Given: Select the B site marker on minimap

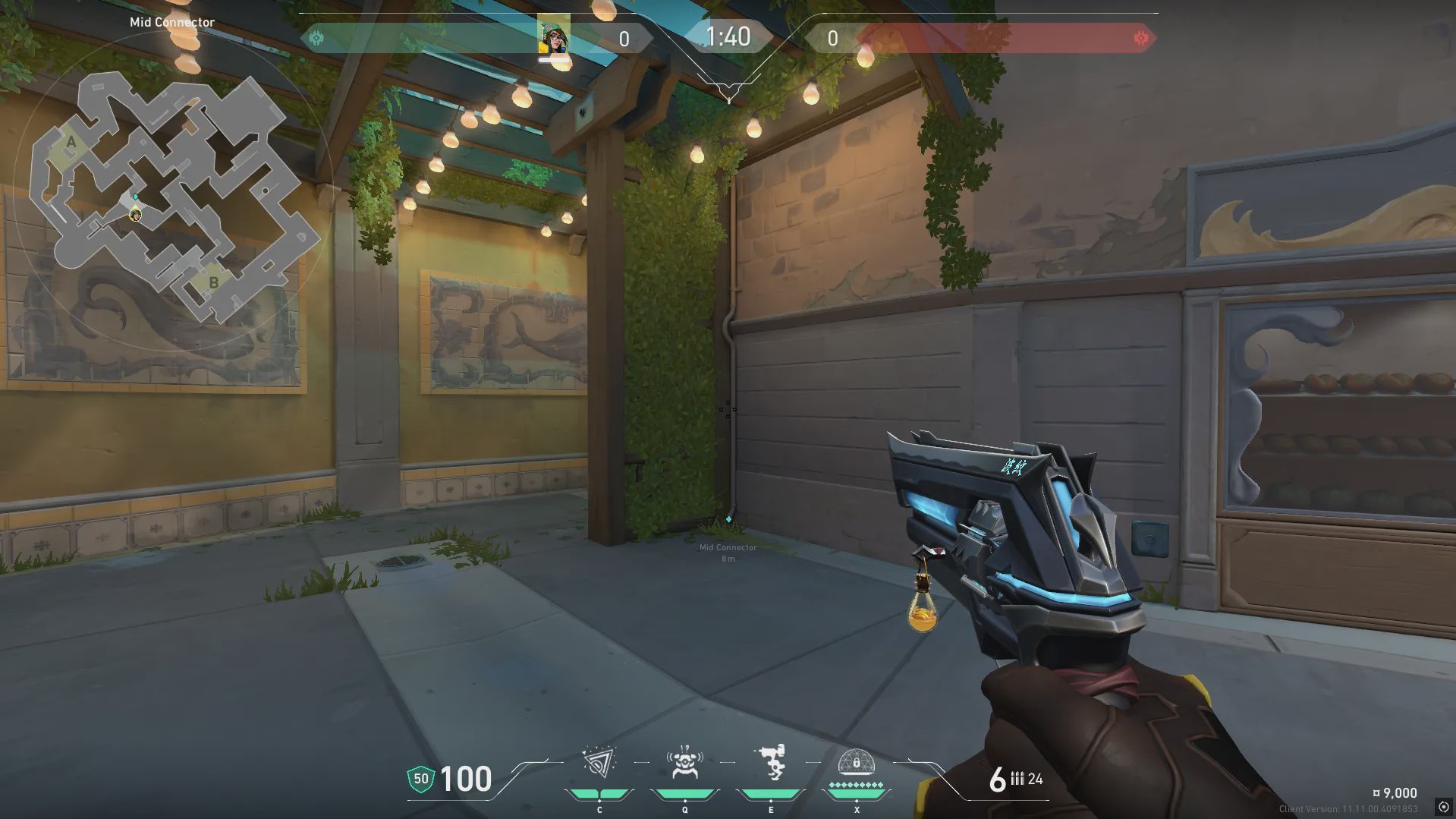Looking at the screenshot, I should coord(214,283).
